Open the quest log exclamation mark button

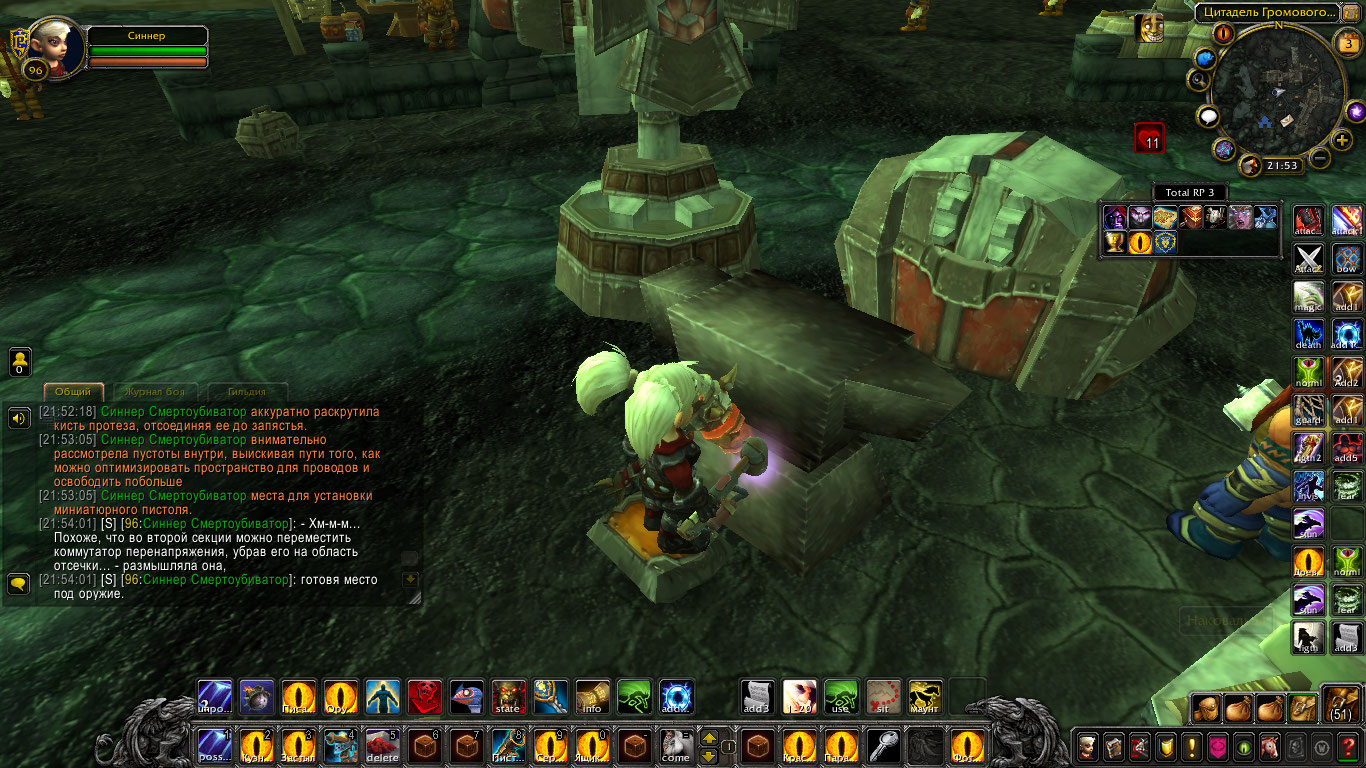[1191, 746]
